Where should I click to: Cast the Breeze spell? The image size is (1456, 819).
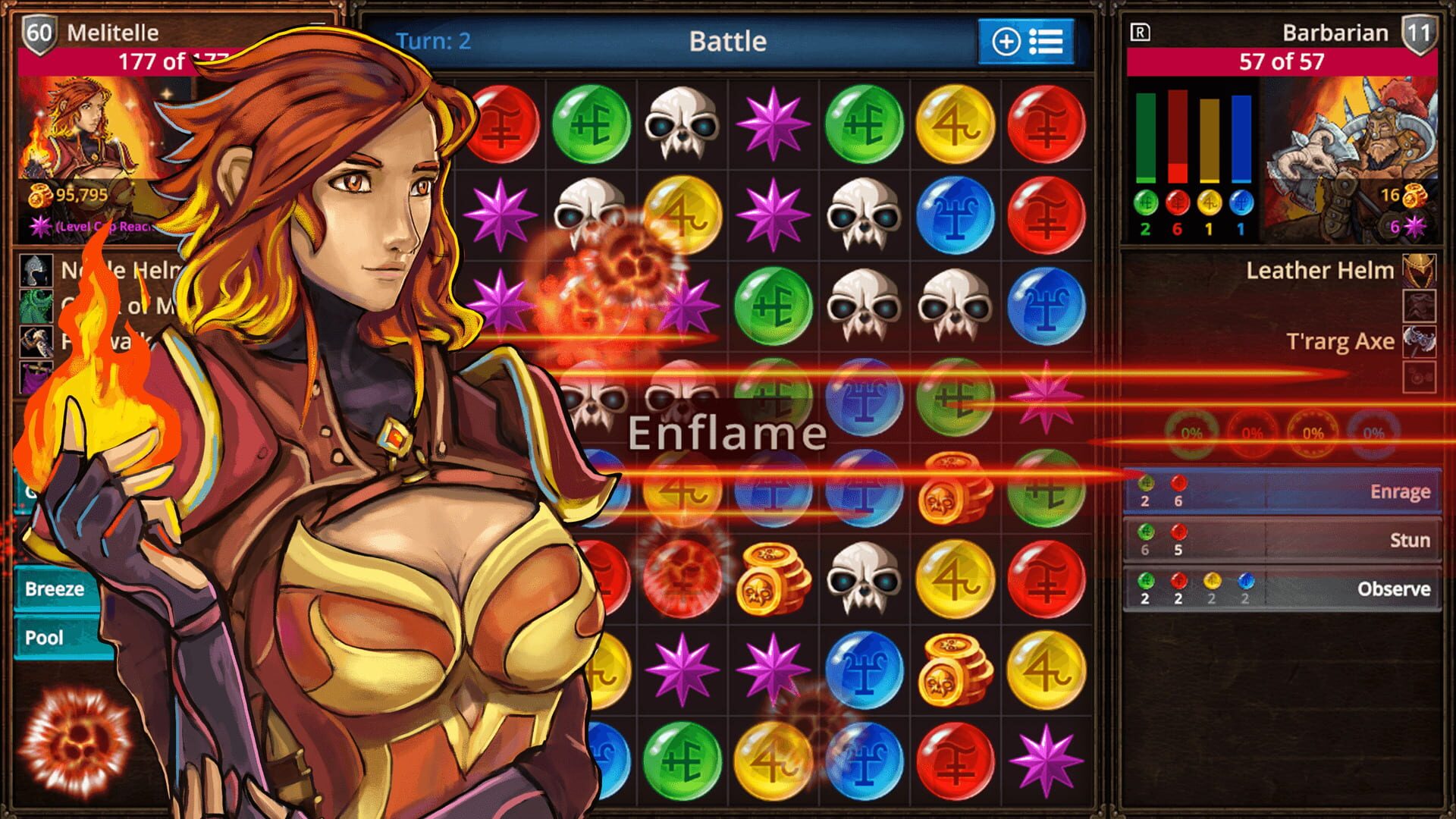[x=53, y=588]
